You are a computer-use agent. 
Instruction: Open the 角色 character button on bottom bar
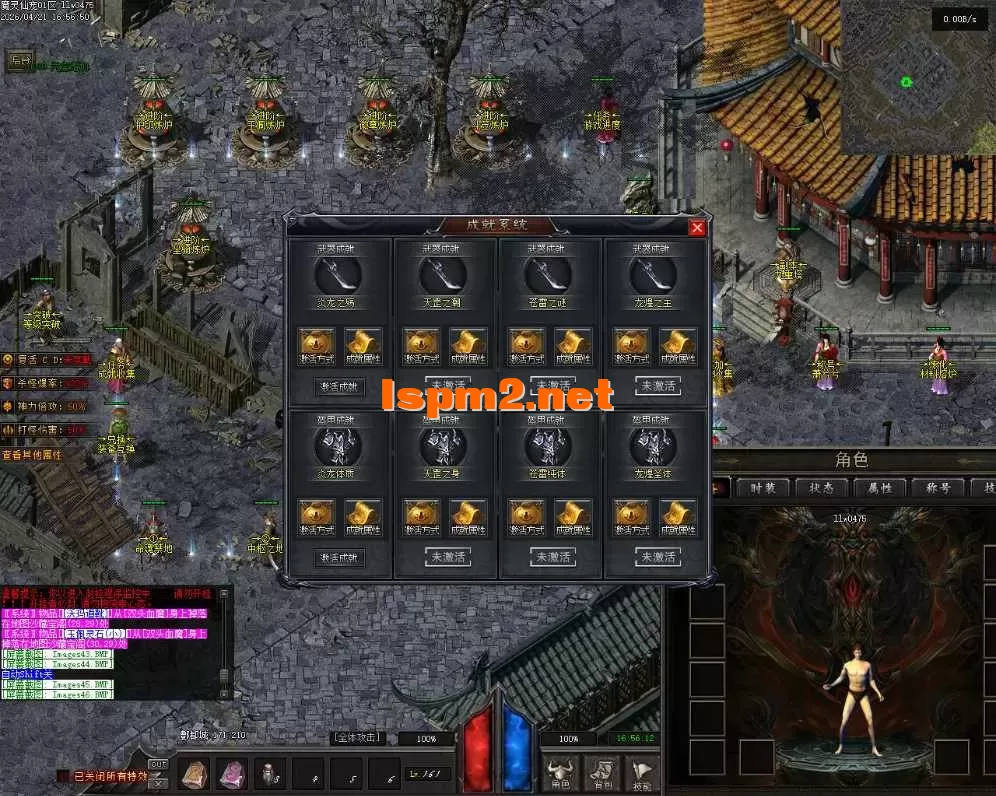coord(559,773)
